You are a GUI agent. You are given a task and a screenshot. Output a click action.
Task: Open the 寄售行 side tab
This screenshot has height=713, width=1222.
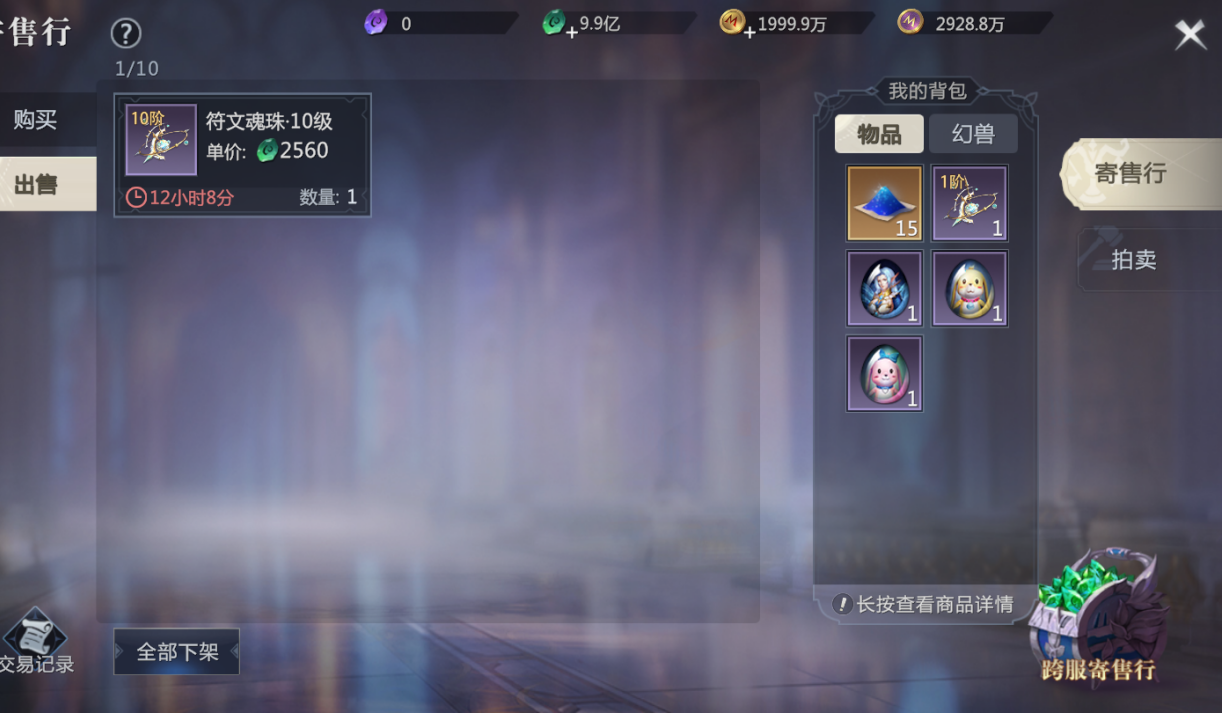(1140, 174)
